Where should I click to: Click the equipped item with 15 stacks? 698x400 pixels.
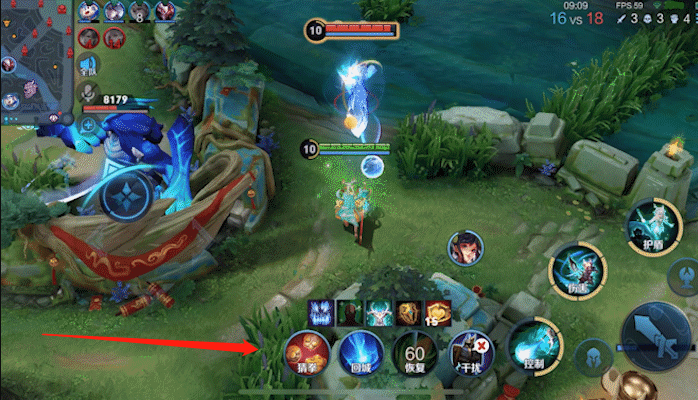click(439, 313)
